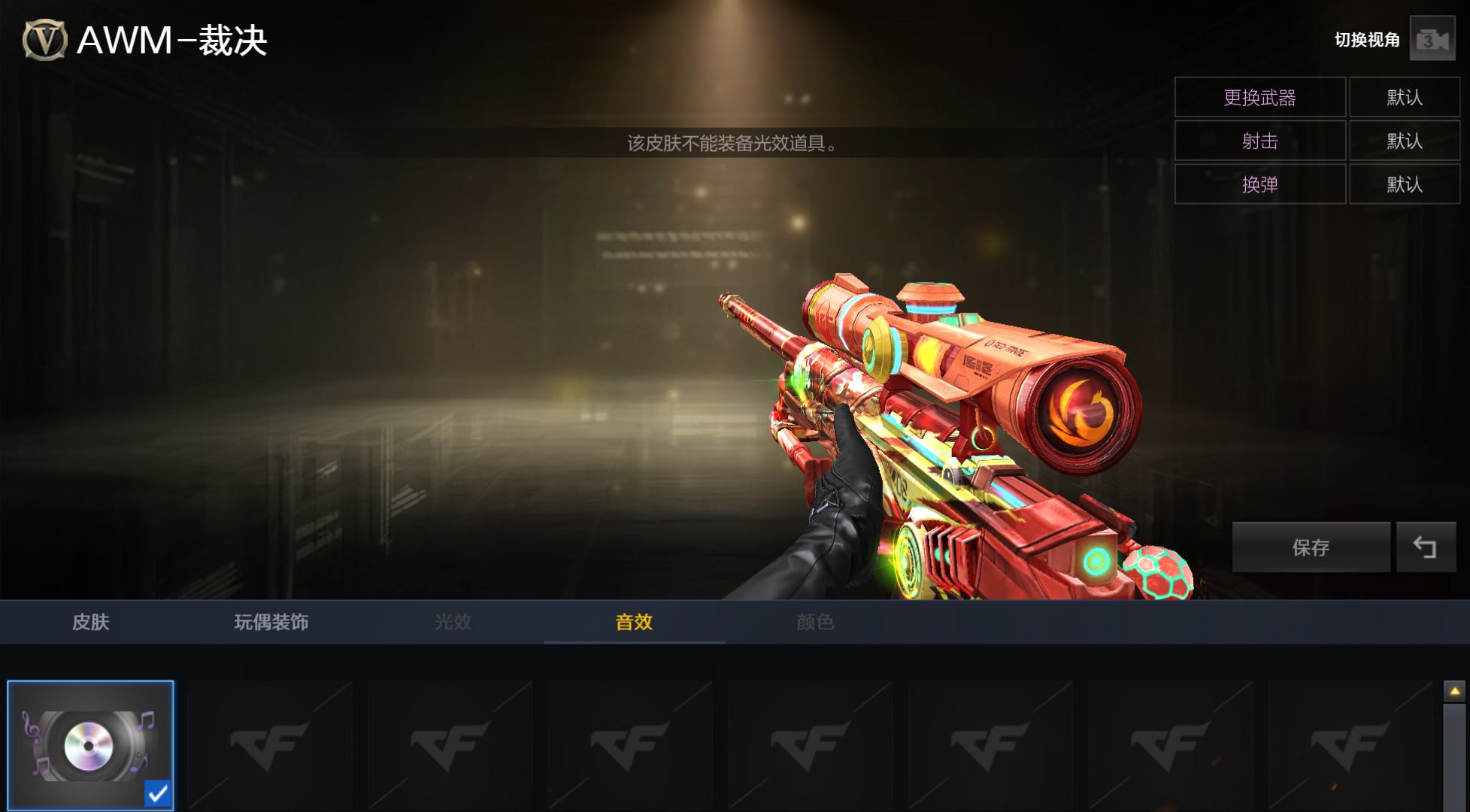
Task: Click the V emblem beside AWM title
Action: coord(44,40)
